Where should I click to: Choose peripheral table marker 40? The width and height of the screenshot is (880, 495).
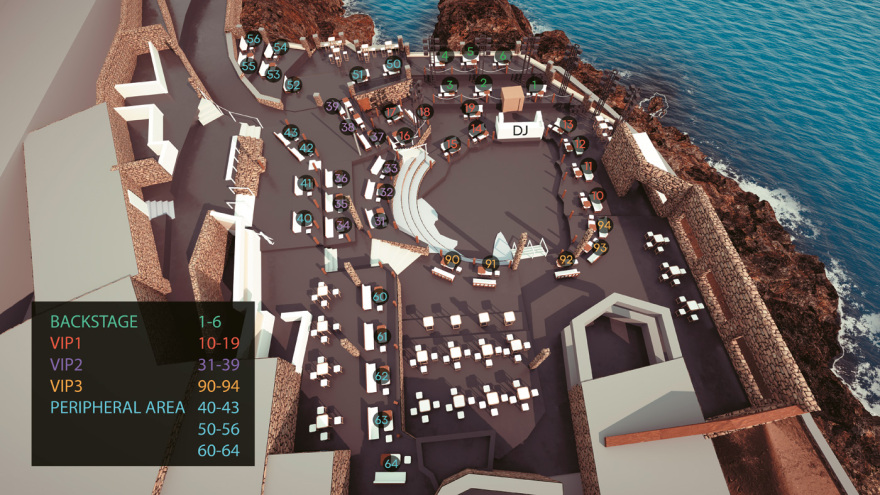304,218
